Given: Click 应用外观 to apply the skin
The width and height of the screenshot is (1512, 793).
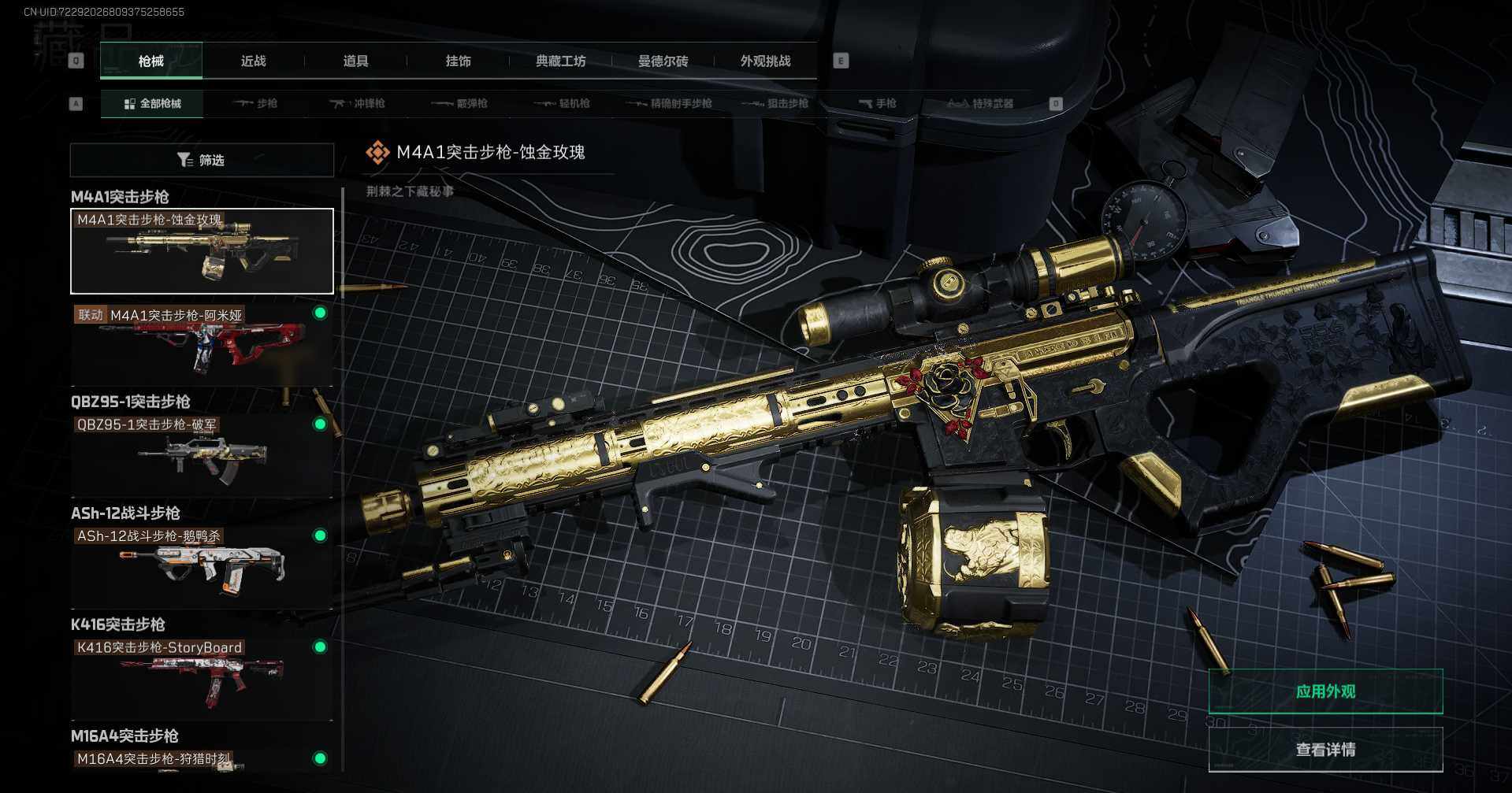Looking at the screenshot, I should (x=1325, y=691).
